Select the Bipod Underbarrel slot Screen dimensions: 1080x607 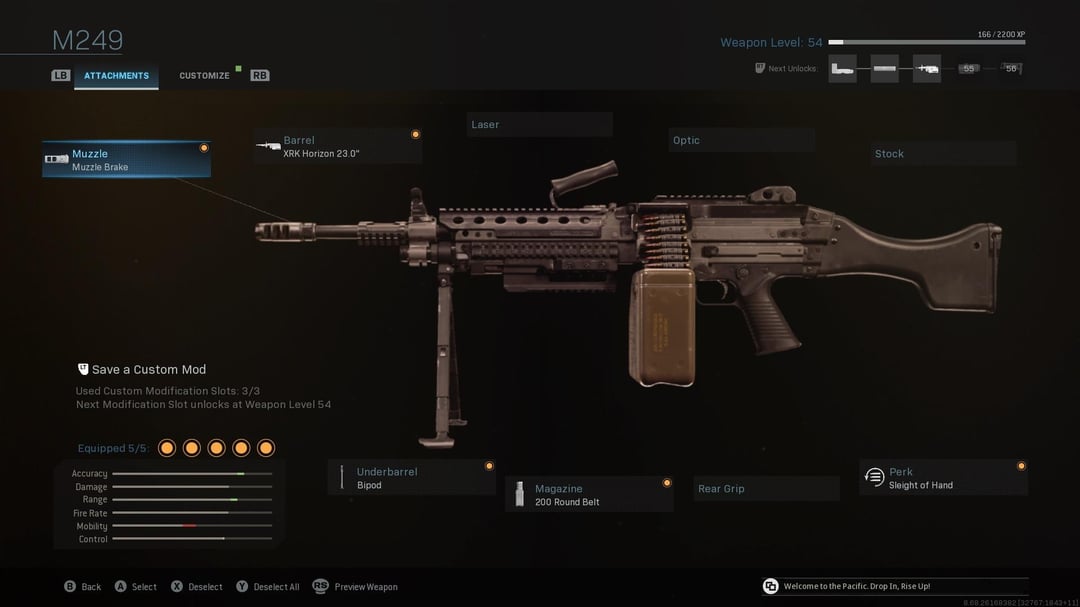click(x=411, y=478)
